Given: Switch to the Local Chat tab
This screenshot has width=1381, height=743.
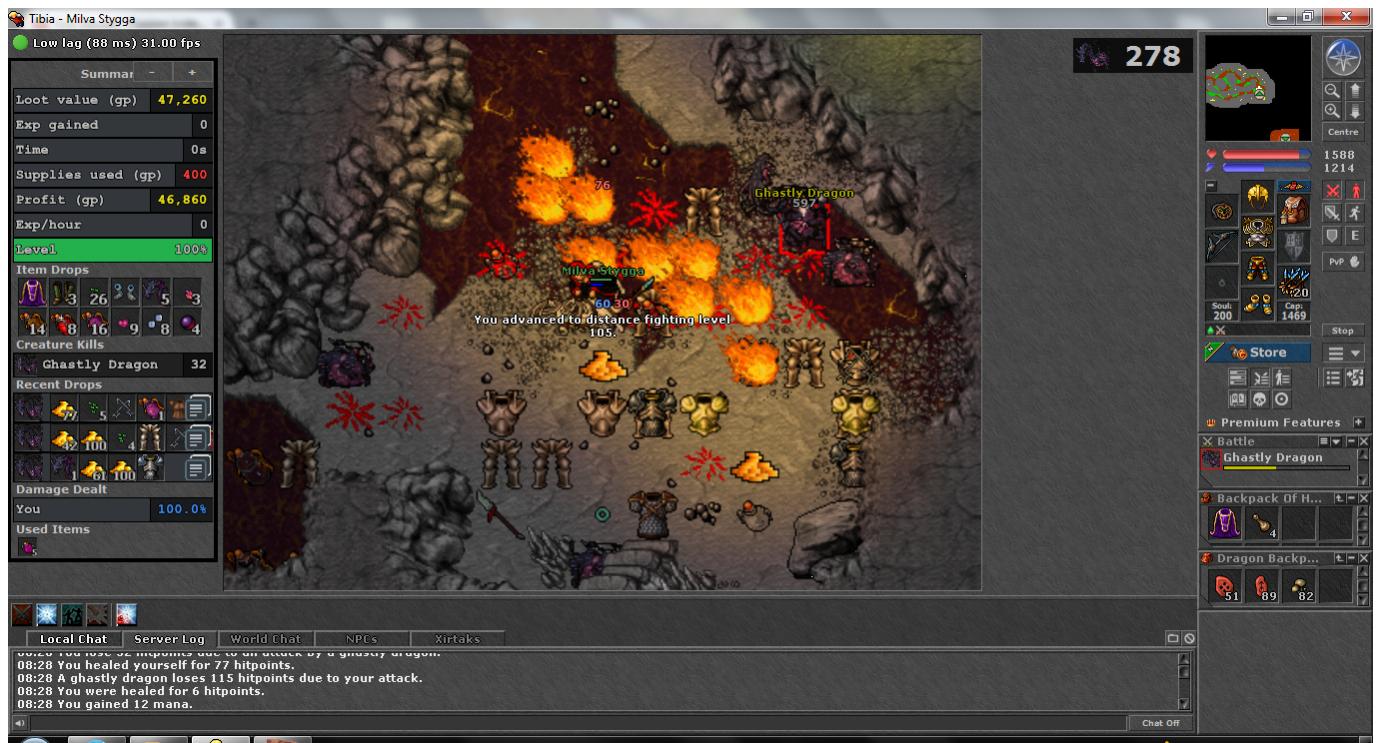Looking at the screenshot, I should (x=73, y=639).
